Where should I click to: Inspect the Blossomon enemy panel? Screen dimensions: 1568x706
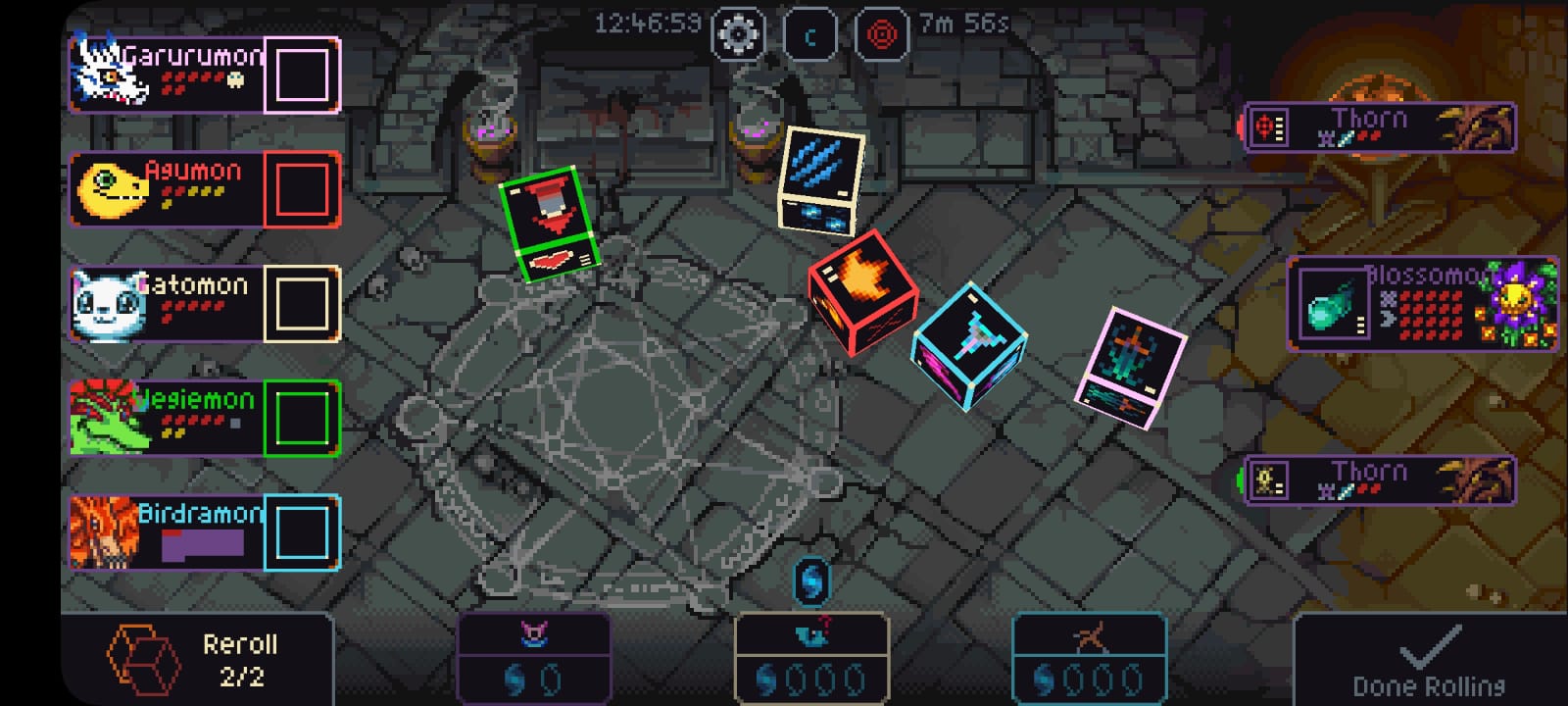1421,303
